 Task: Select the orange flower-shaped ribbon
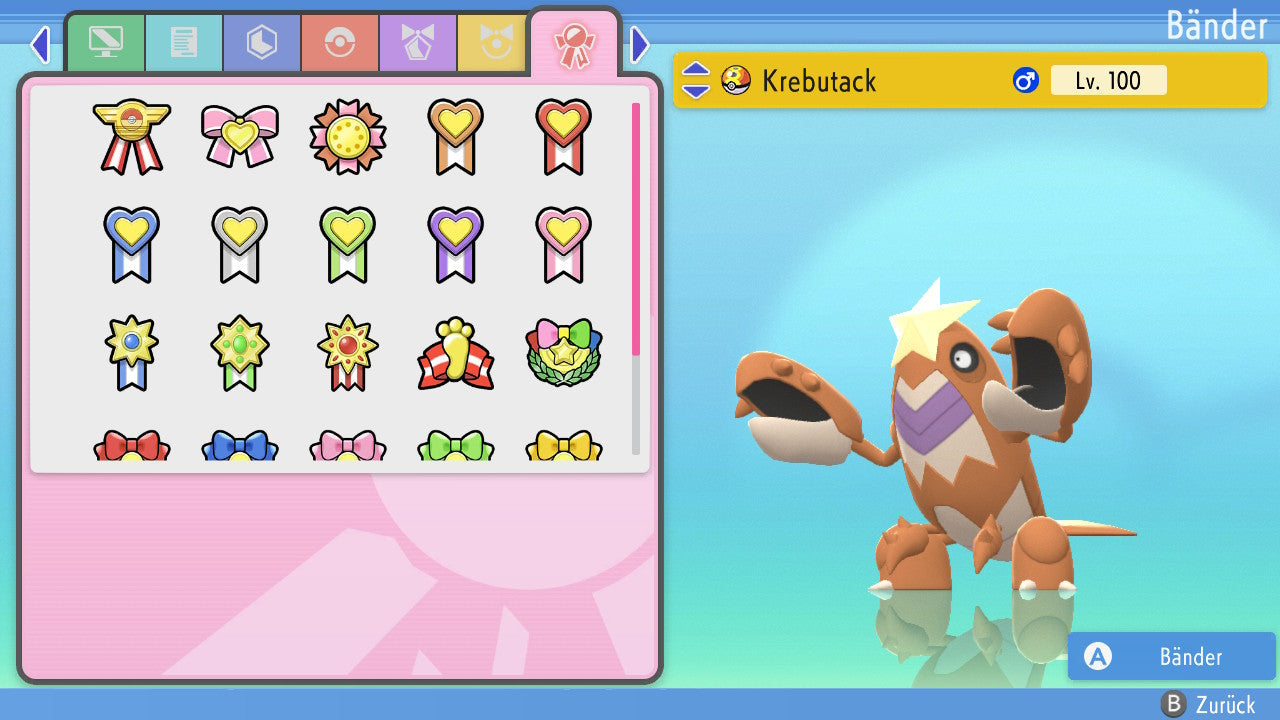pos(347,135)
